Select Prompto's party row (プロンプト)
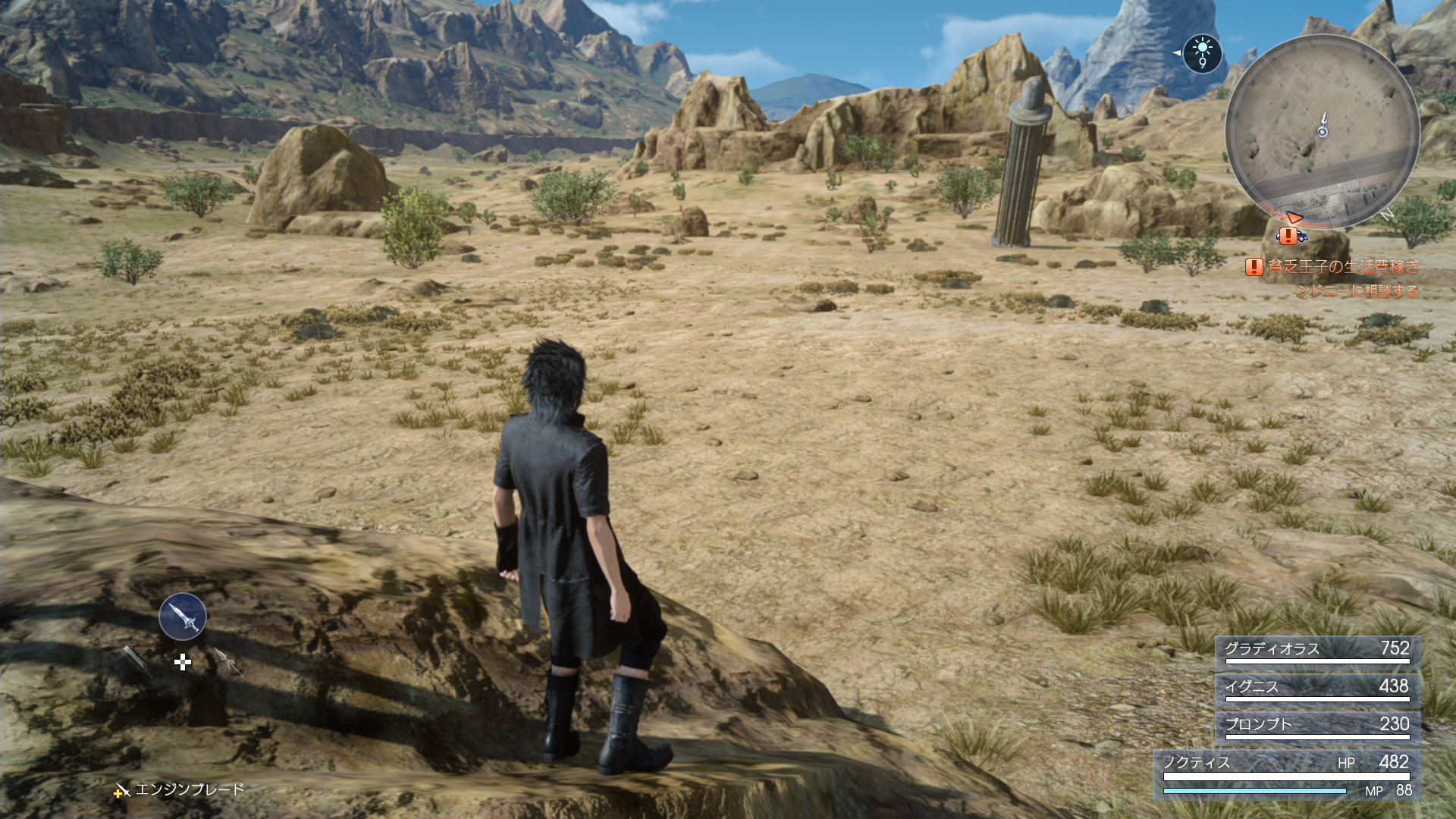This screenshot has height=819, width=1456. point(1318,726)
